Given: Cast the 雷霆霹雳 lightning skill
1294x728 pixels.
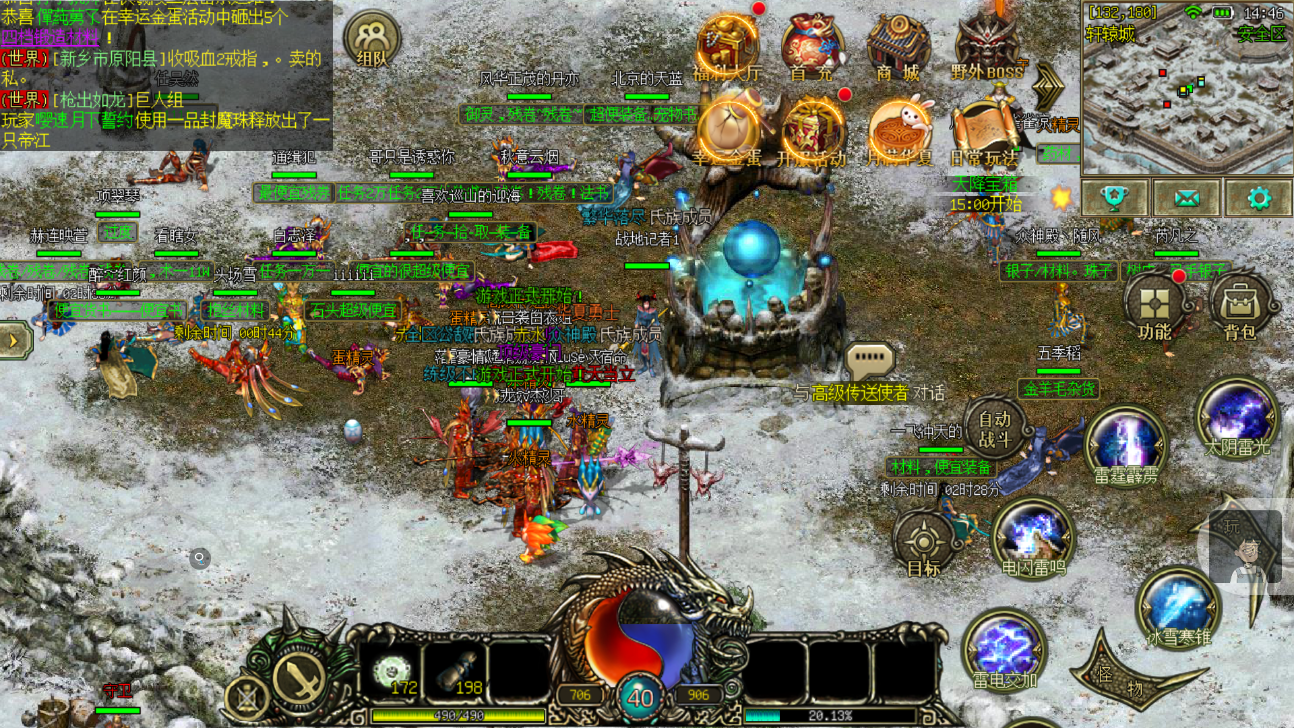Looking at the screenshot, I should point(1126,444).
